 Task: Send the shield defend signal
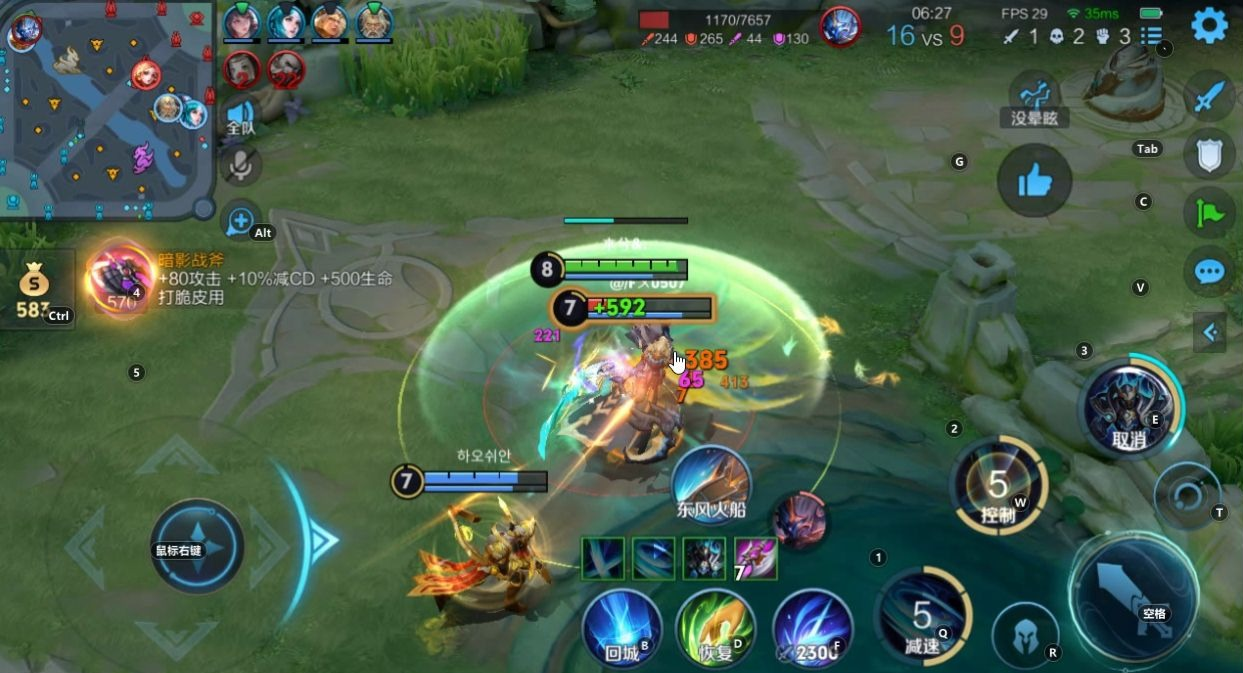point(1210,155)
